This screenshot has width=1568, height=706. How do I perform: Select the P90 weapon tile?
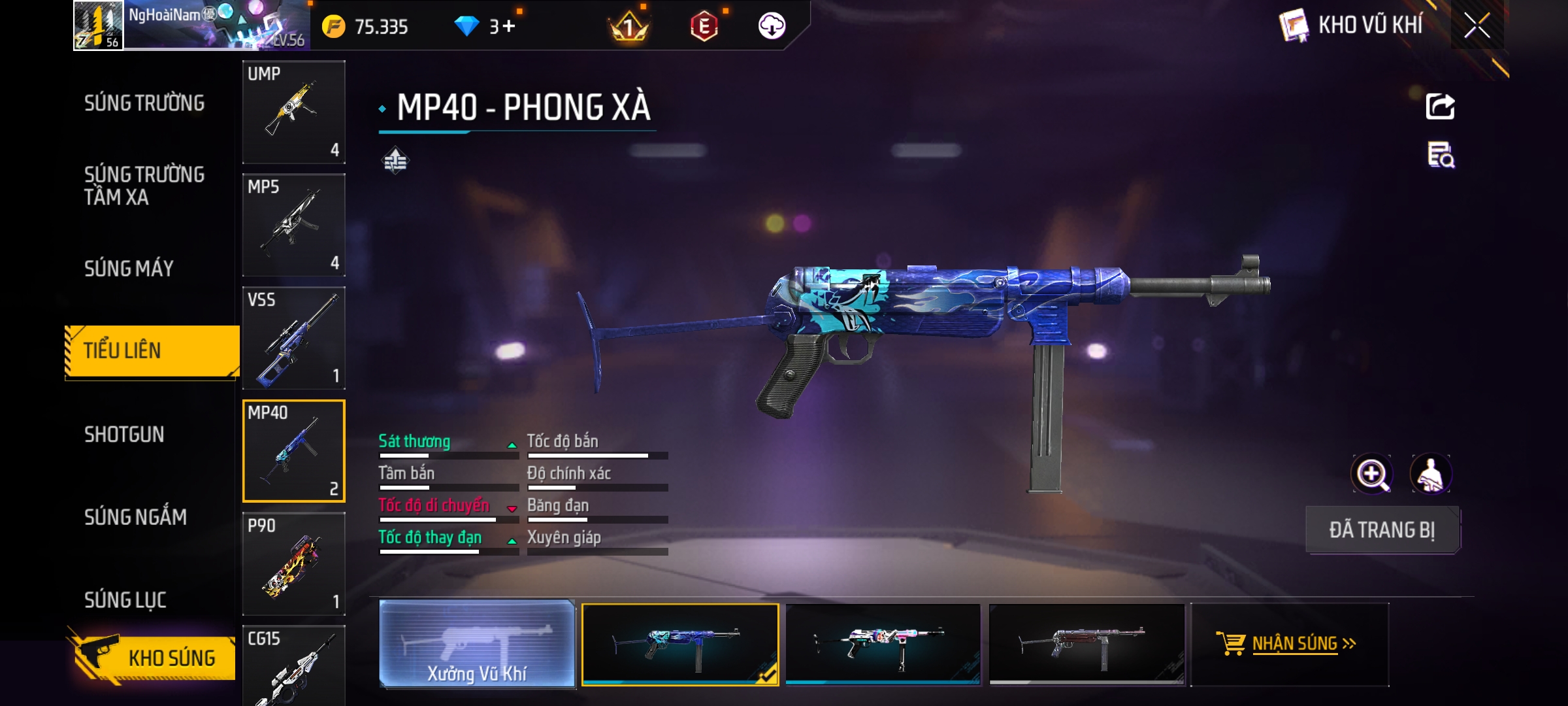coord(294,563)
